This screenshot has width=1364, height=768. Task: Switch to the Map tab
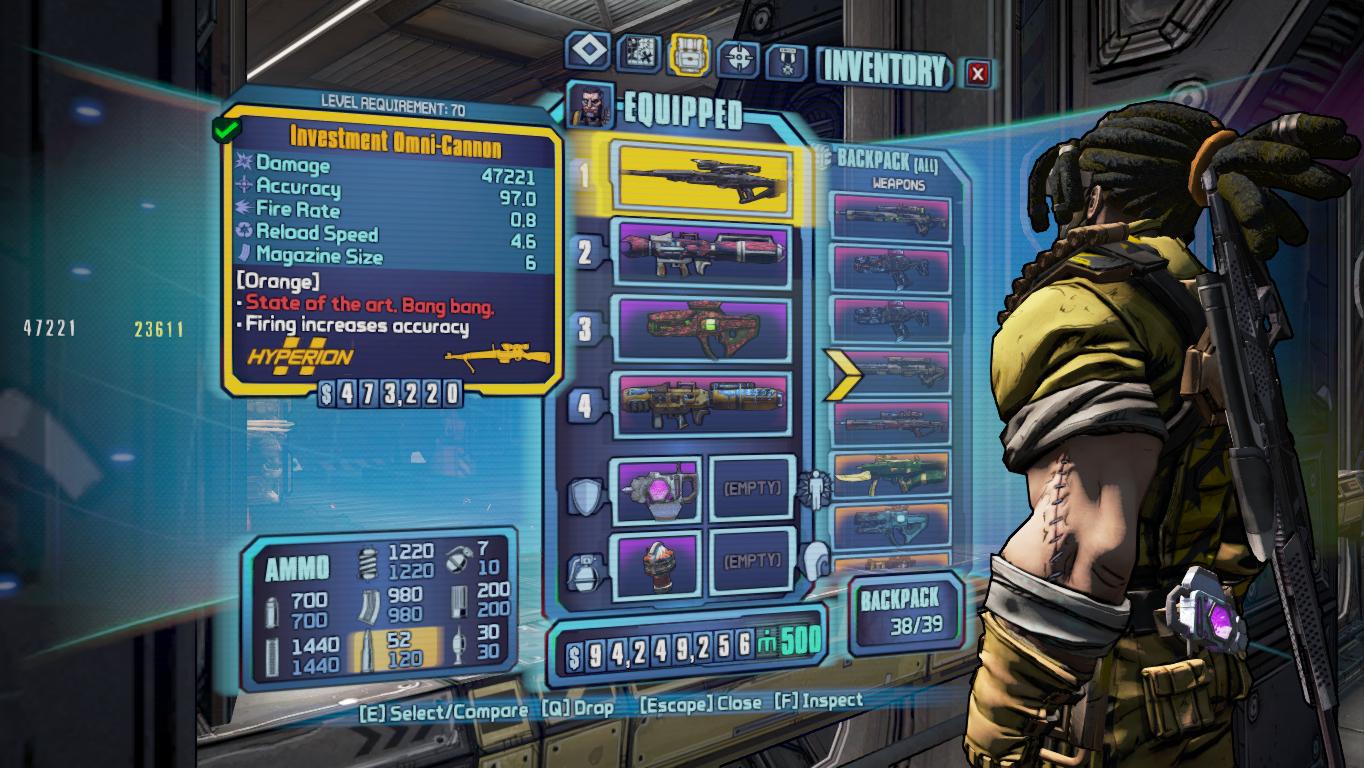click(x=638, y=53)
